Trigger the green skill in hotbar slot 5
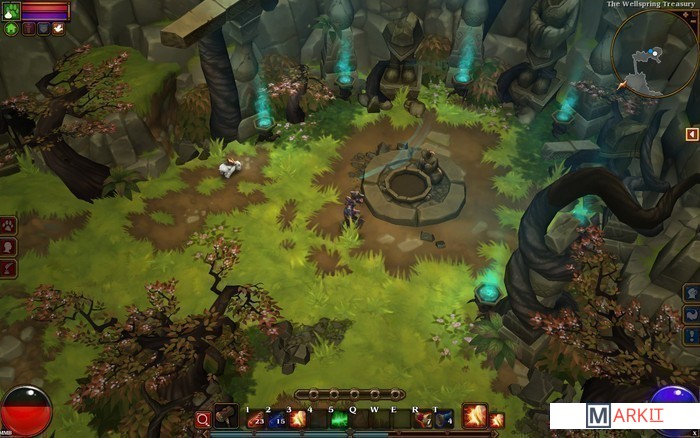 tap(338, 419)
